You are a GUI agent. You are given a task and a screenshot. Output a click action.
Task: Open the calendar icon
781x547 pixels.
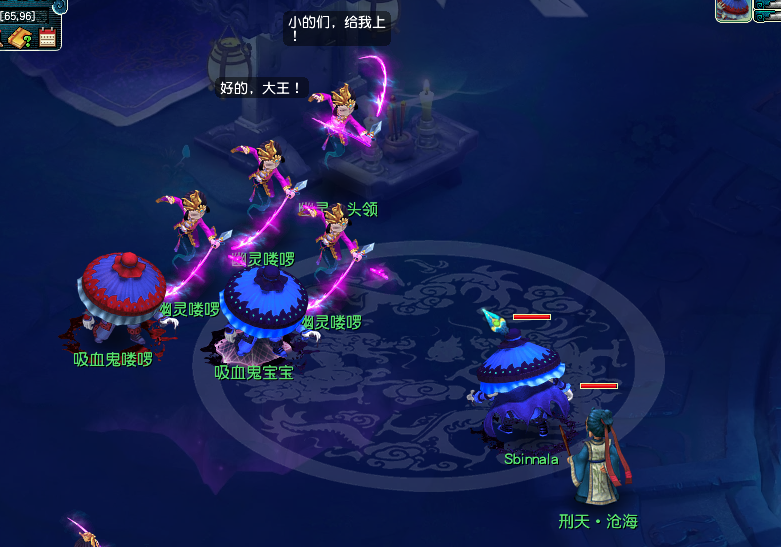tap(47, 38)
